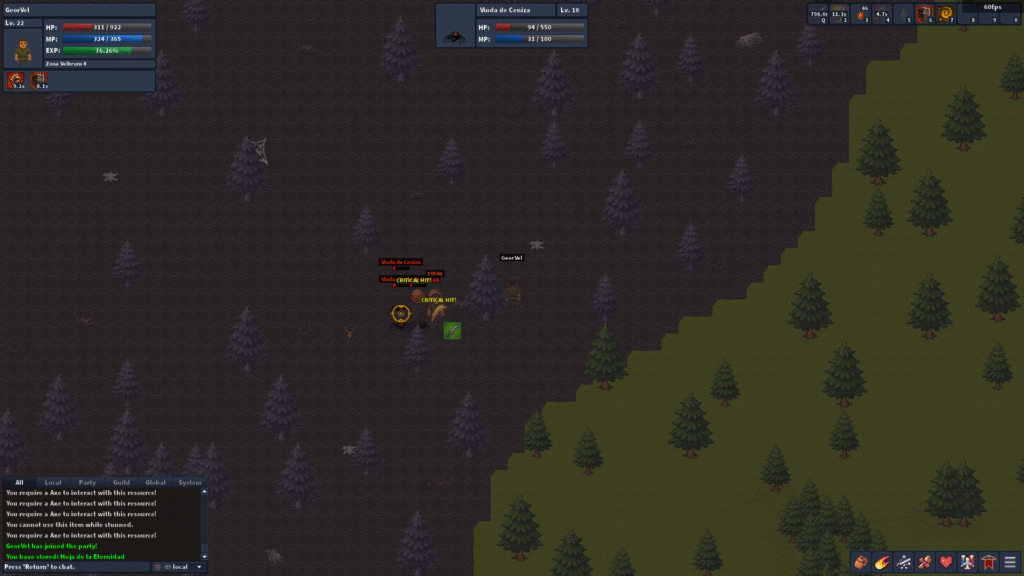Open the inventory bag icon

860,562
